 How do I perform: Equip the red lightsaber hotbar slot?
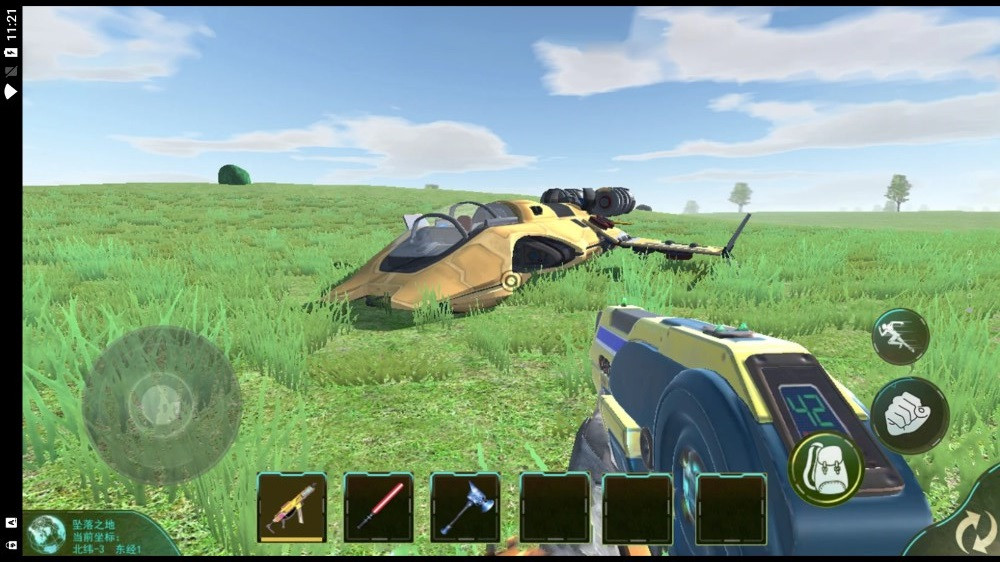click(379, 507)
